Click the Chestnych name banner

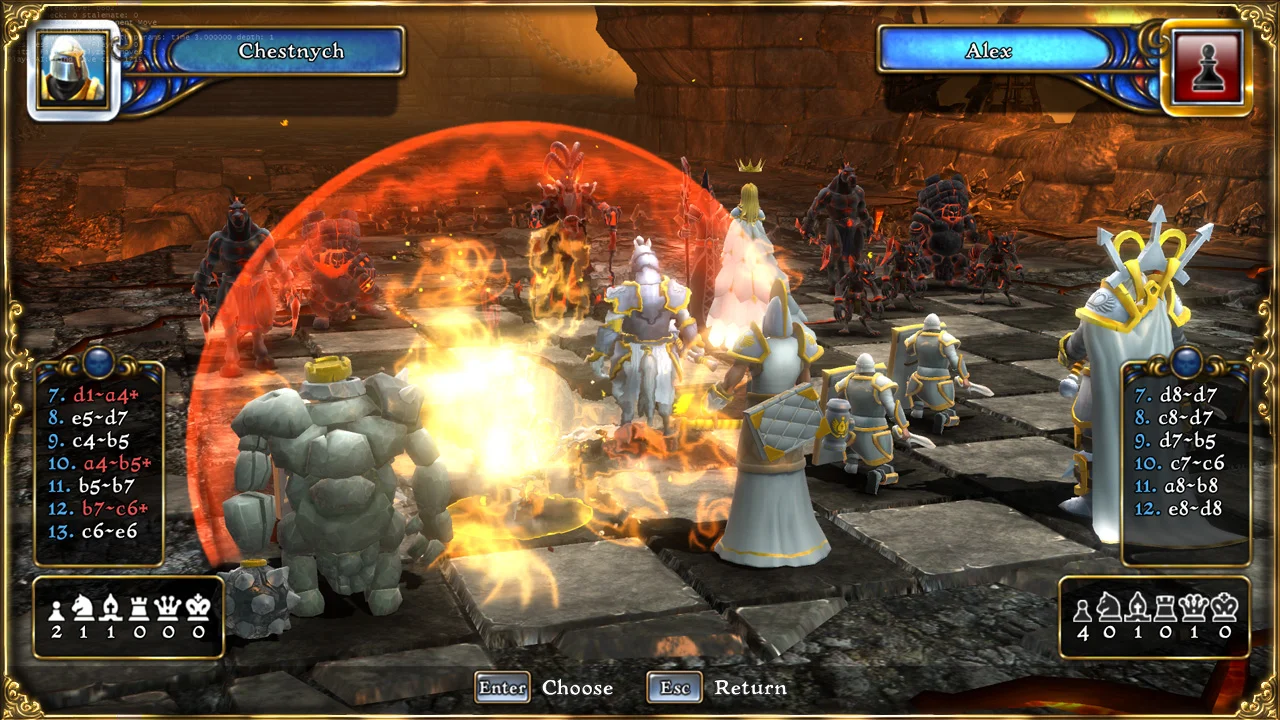[x=290, y=51]
